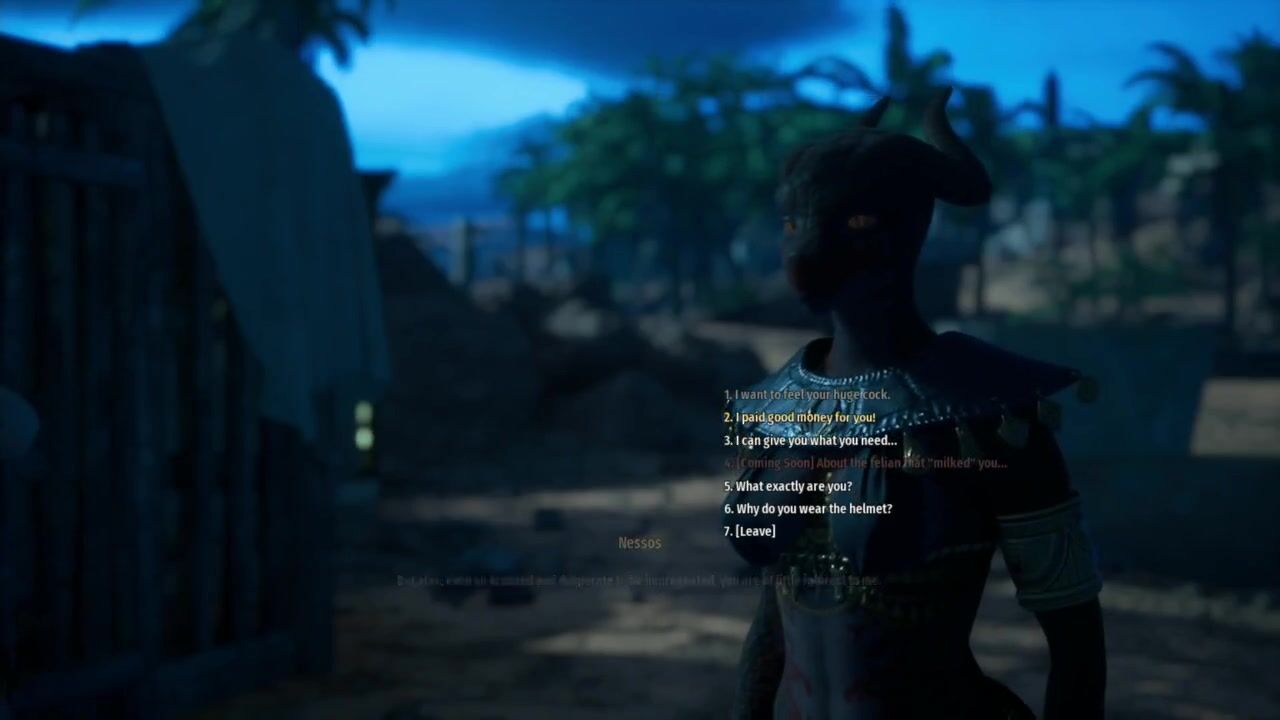This screenshot has height=720, width=1280.
Task: Ask "What exactly are you?"
Action: (x=788, y=487)
